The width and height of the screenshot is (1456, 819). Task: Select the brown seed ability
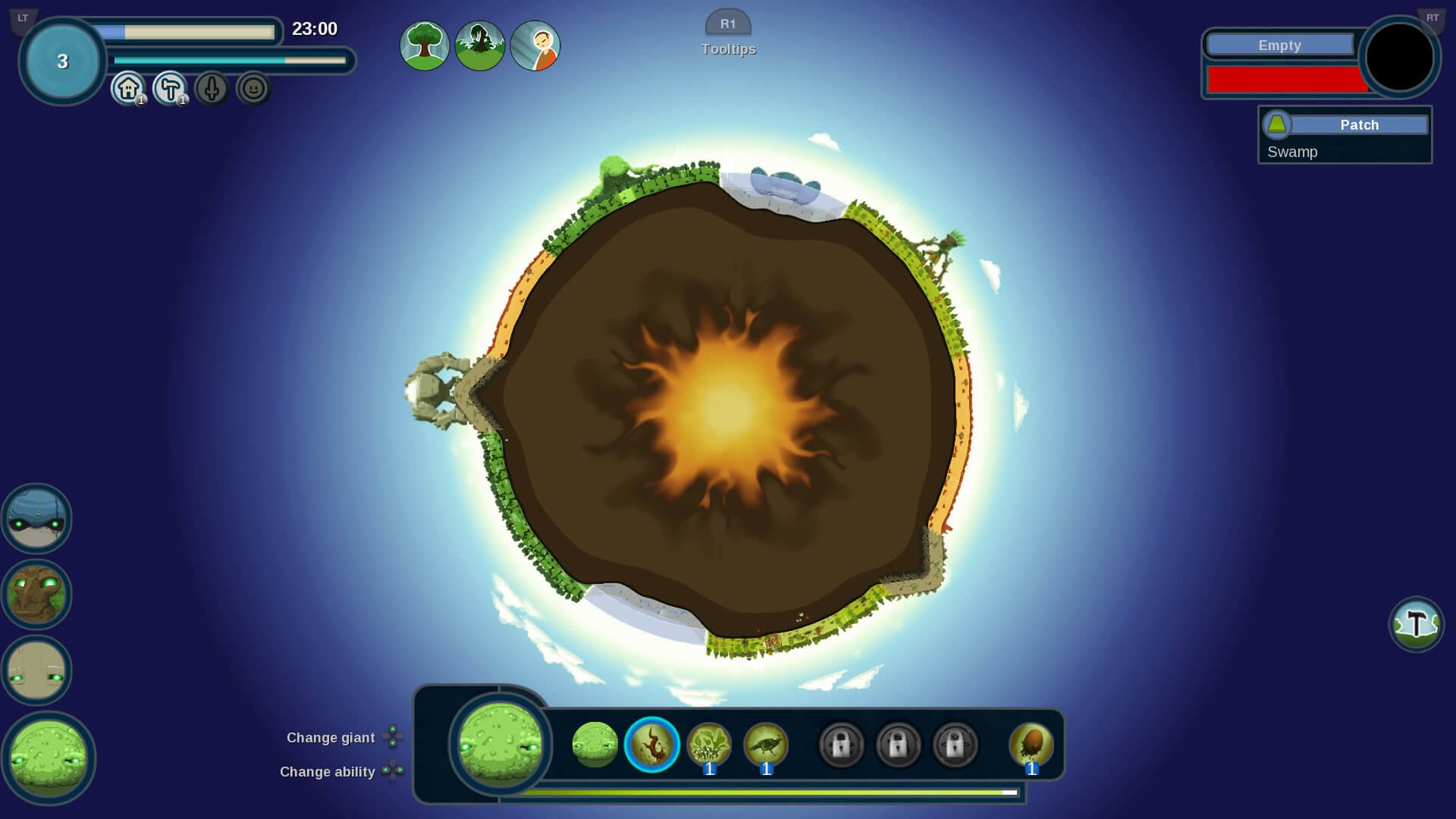(x=1031, y=745)
